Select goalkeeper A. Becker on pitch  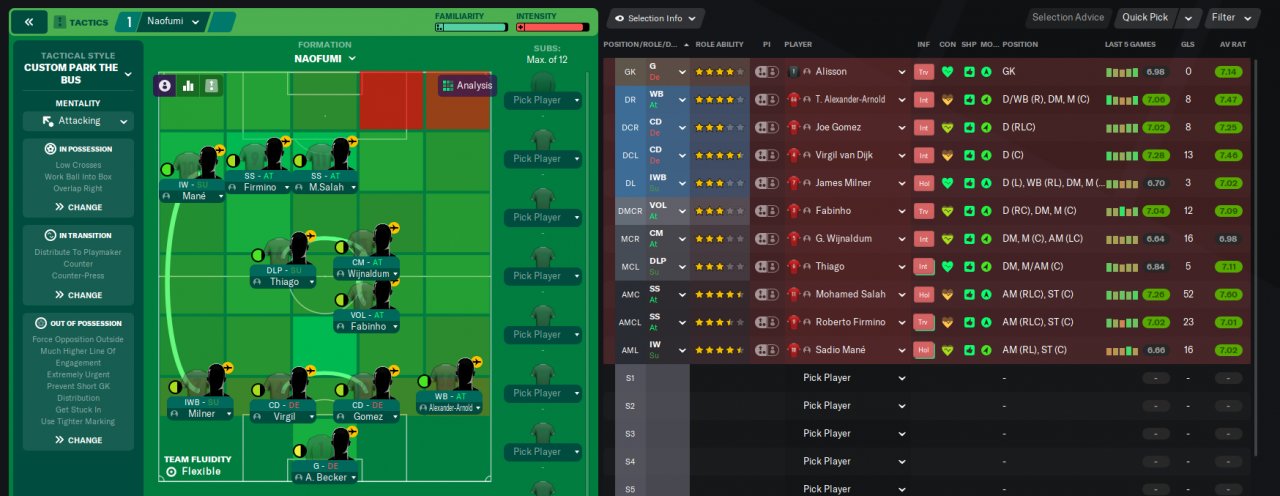tap(325, 477)
